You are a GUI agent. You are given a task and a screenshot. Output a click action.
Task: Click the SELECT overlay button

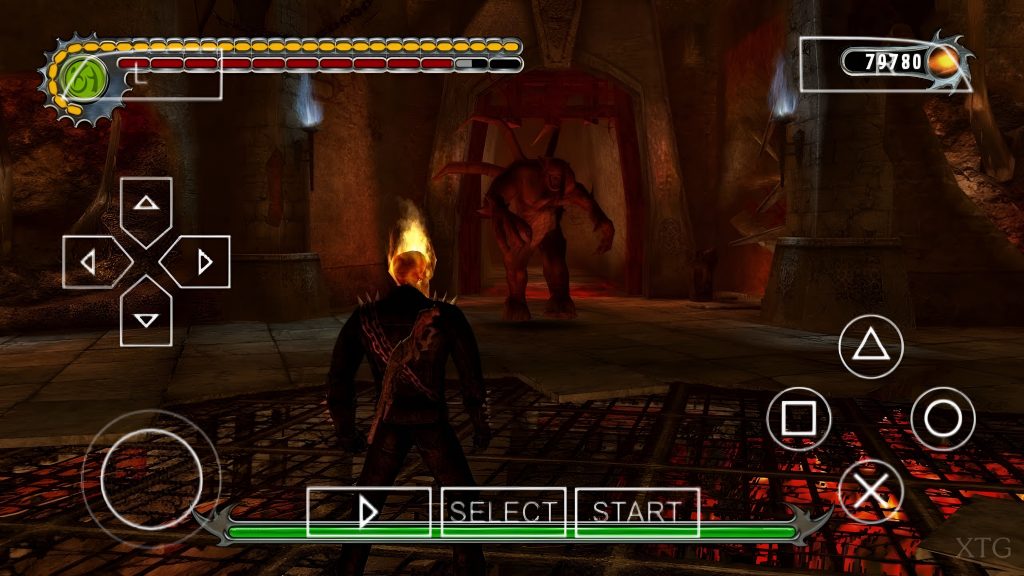point(503,512)
